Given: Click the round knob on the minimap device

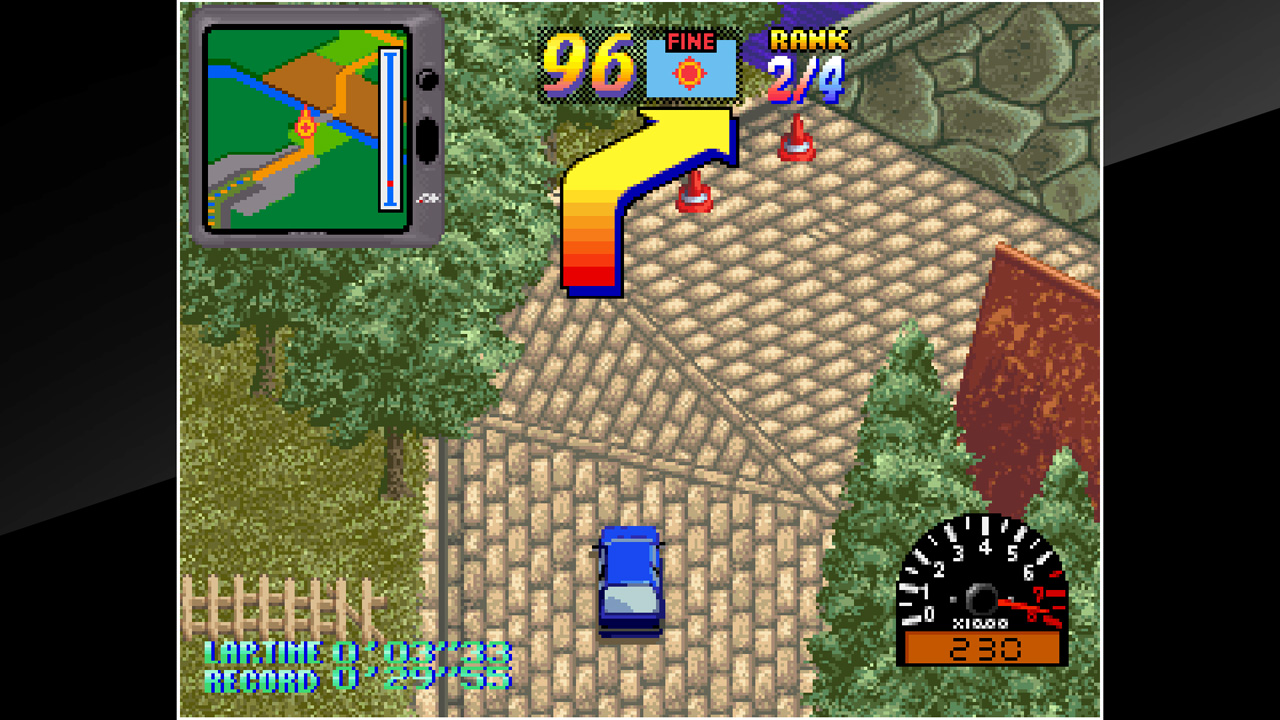Looking at the screenshot, I should pos(428,80).
